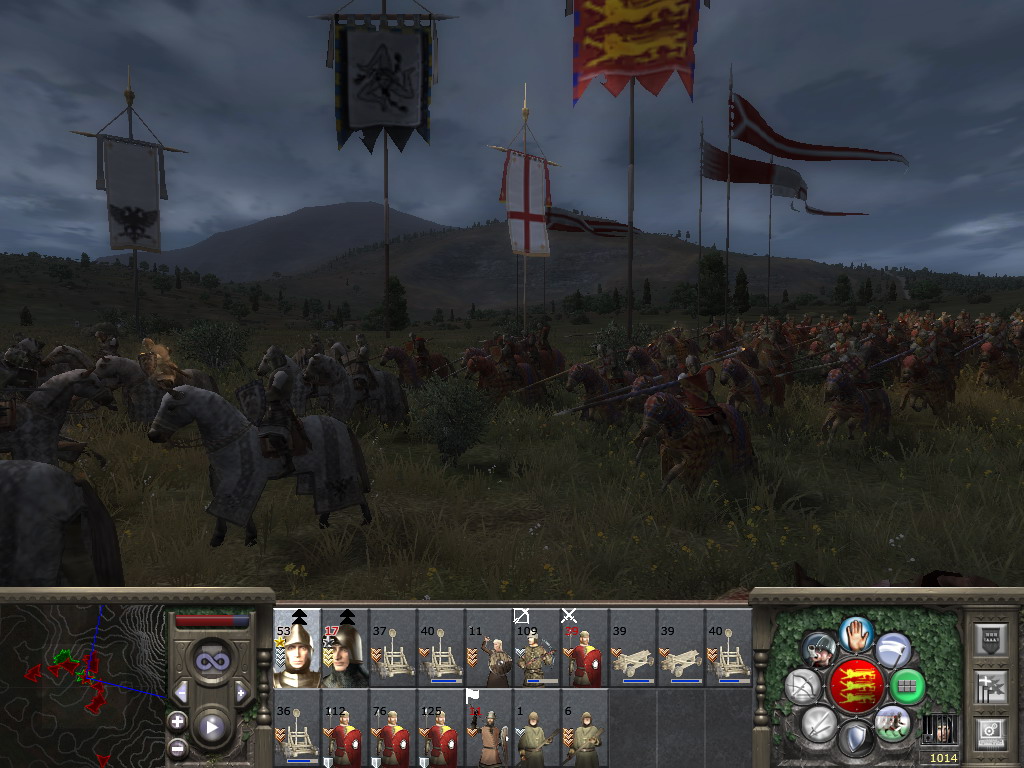1024x768 pixels.
Task: Select the routing unit with the white flag
Action: (x=489, y=727)
